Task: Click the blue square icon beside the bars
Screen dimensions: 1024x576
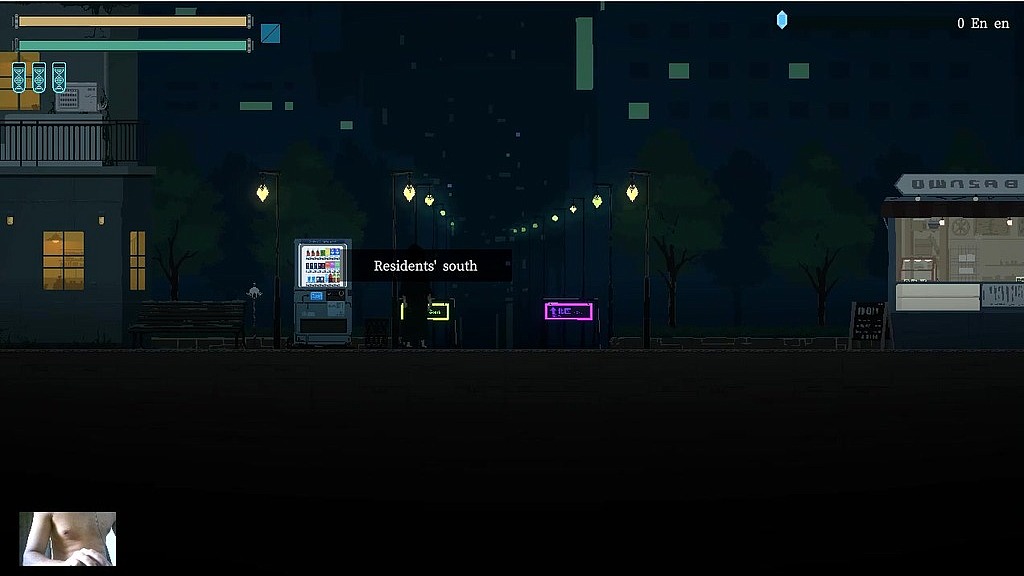Action: click(x=270, y=33)
